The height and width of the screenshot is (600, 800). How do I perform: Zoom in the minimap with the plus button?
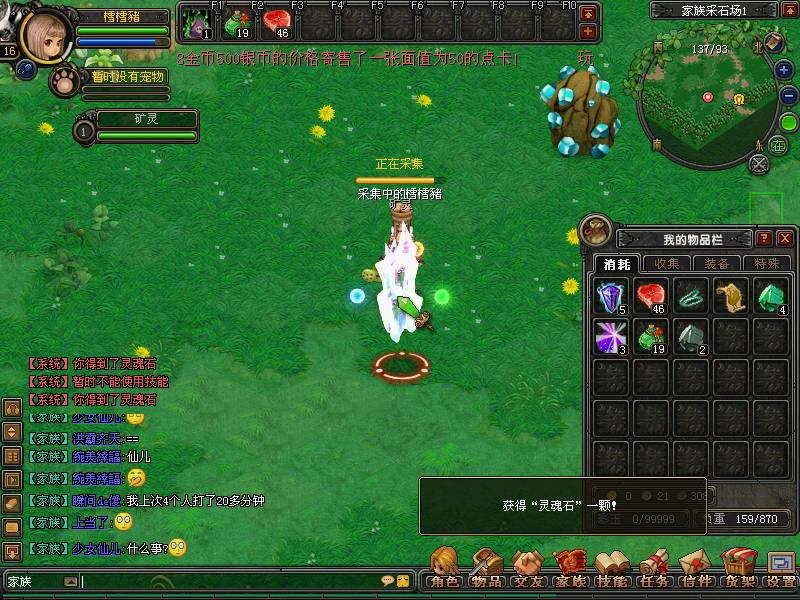pyautogui.click(x=786, y=70)
